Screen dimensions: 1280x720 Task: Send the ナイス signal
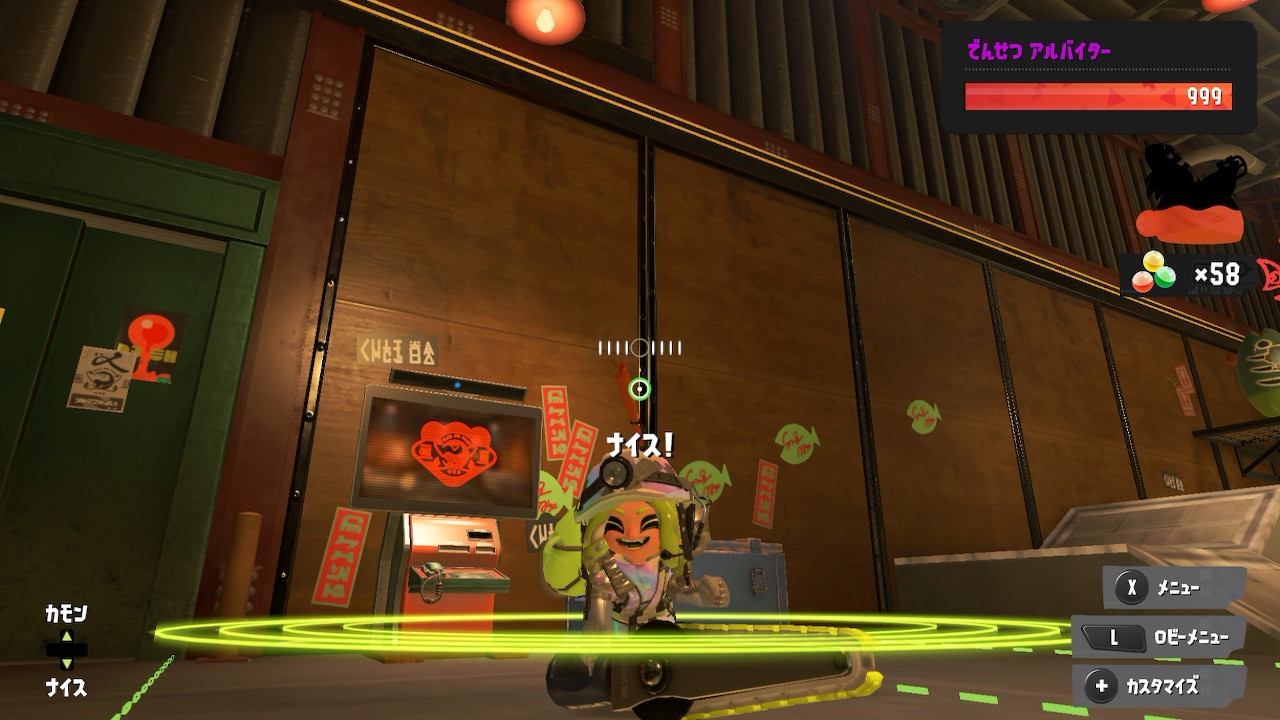[66, 687]
